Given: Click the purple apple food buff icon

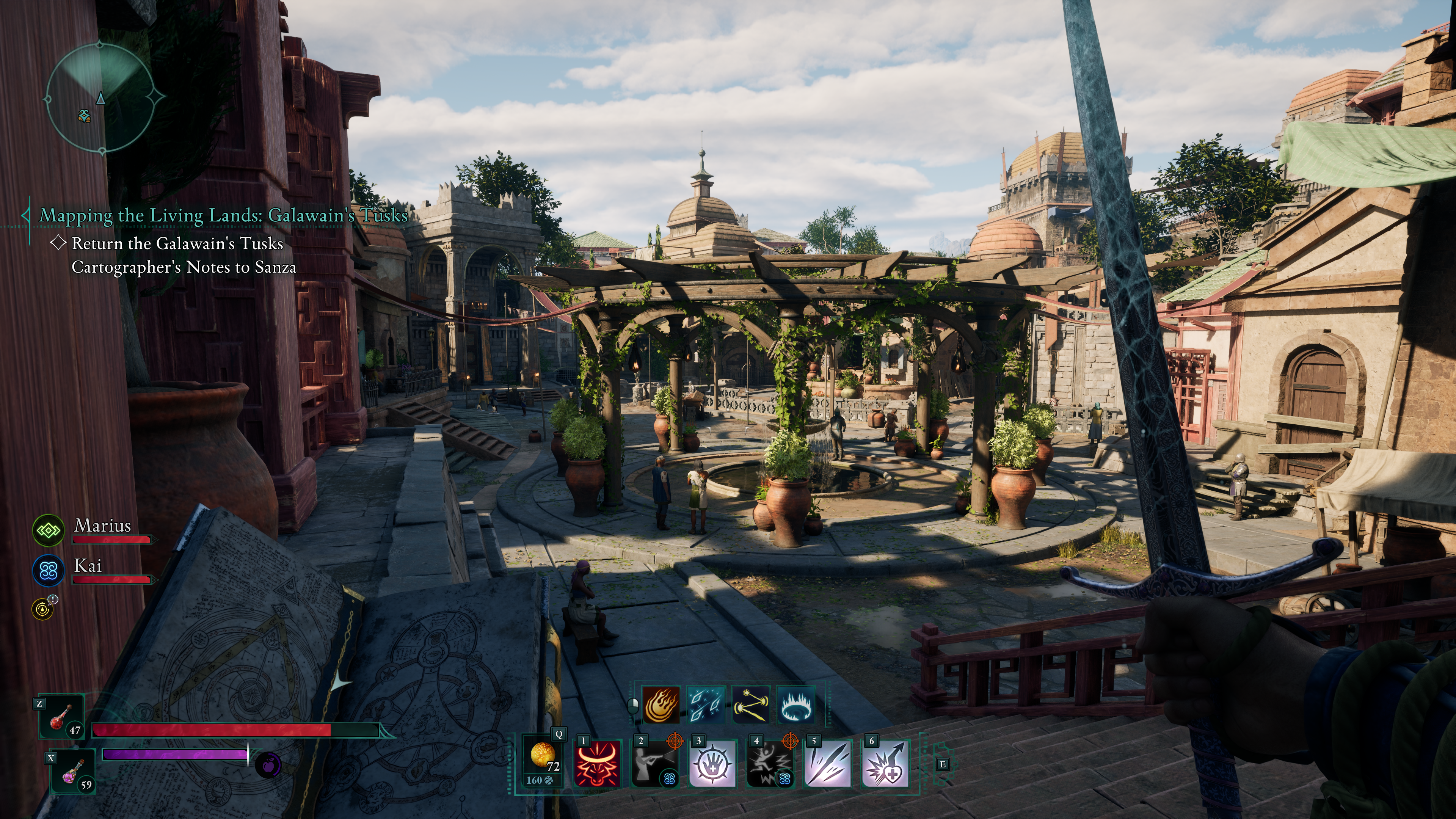Looking at the screenshot, I should (268, 765).
